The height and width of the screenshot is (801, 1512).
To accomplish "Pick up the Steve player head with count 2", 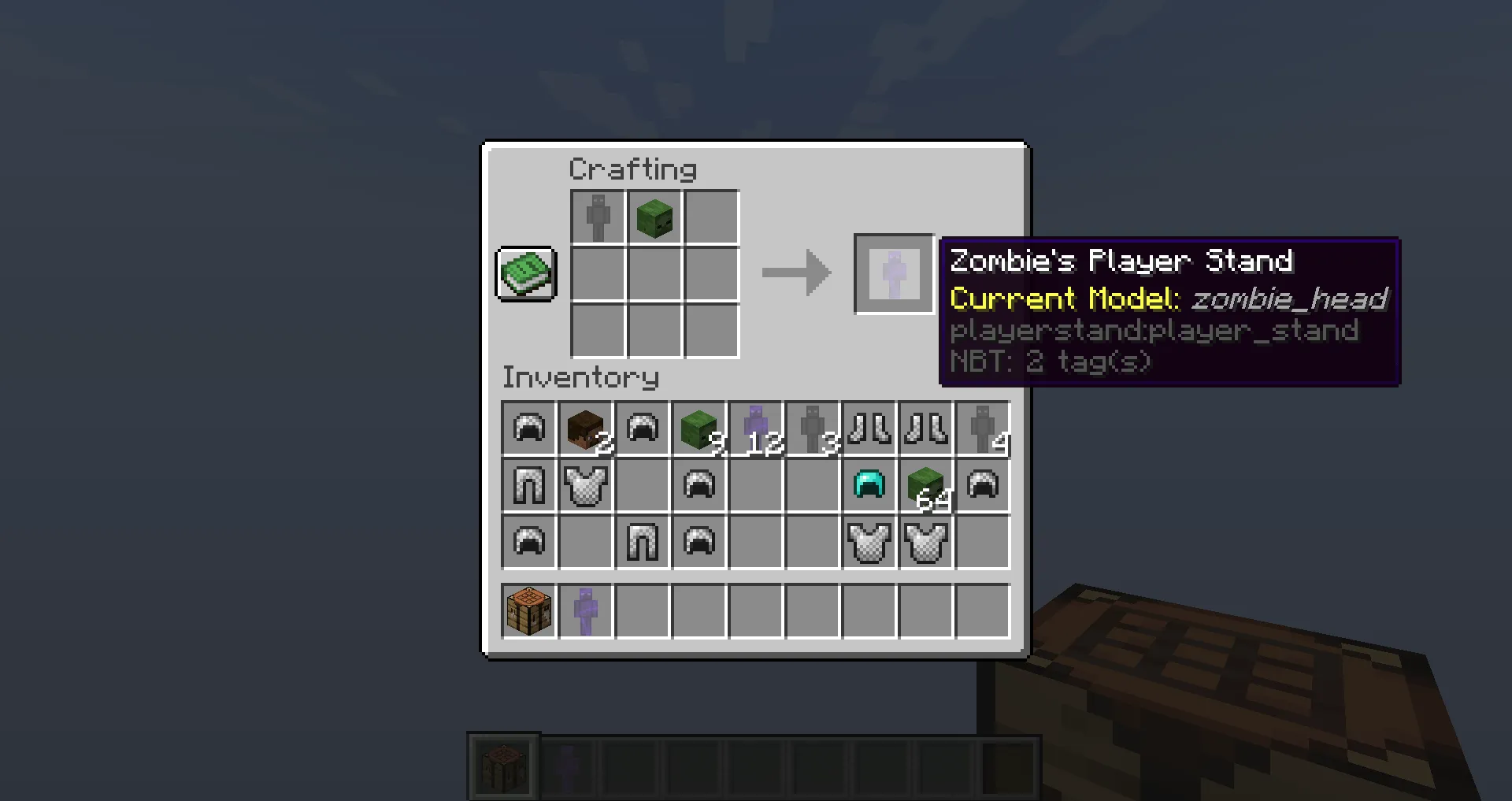I will pyautogui.click(x=586, y=429).
